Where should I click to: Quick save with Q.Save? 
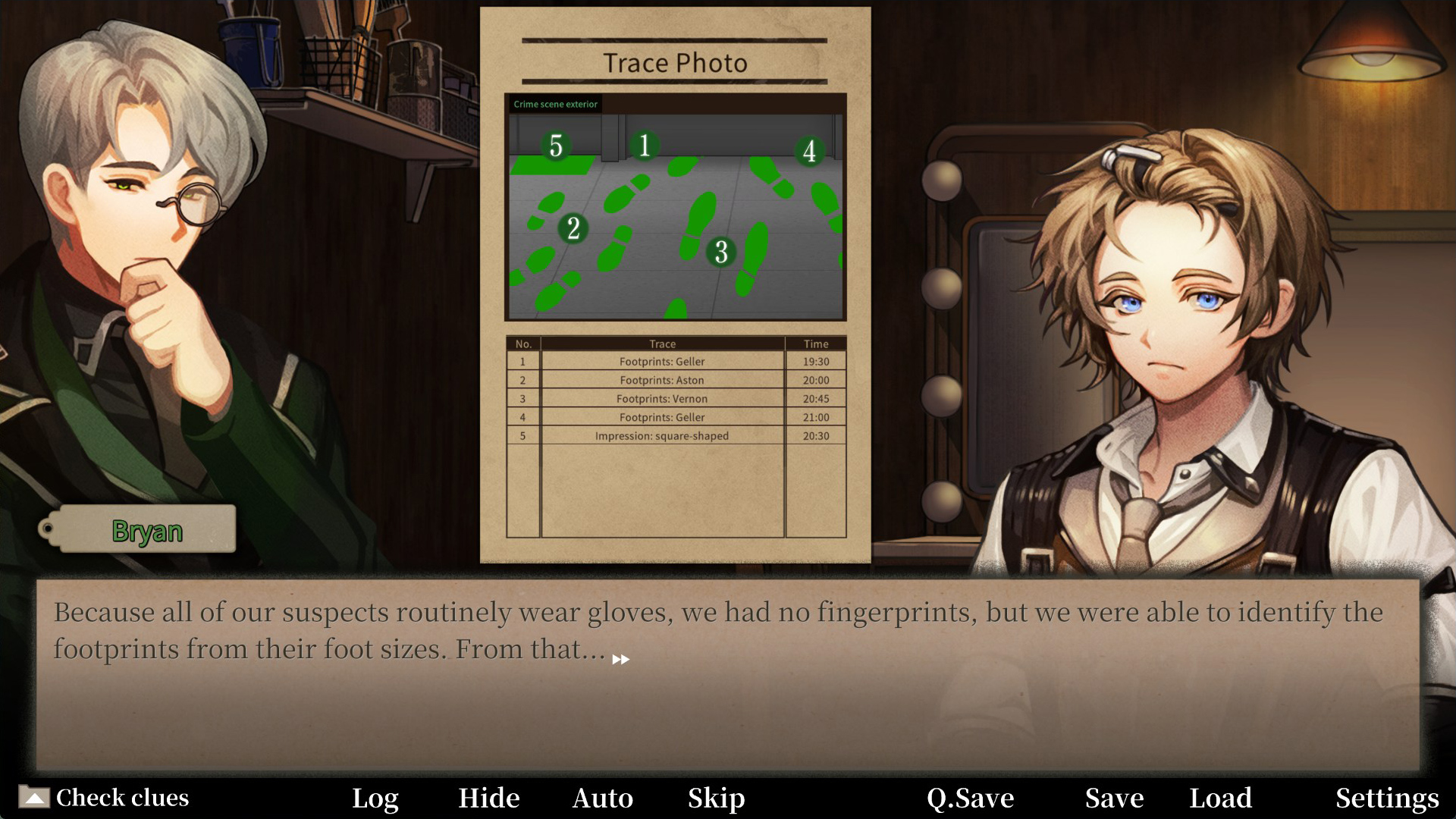tap(970, 798)
